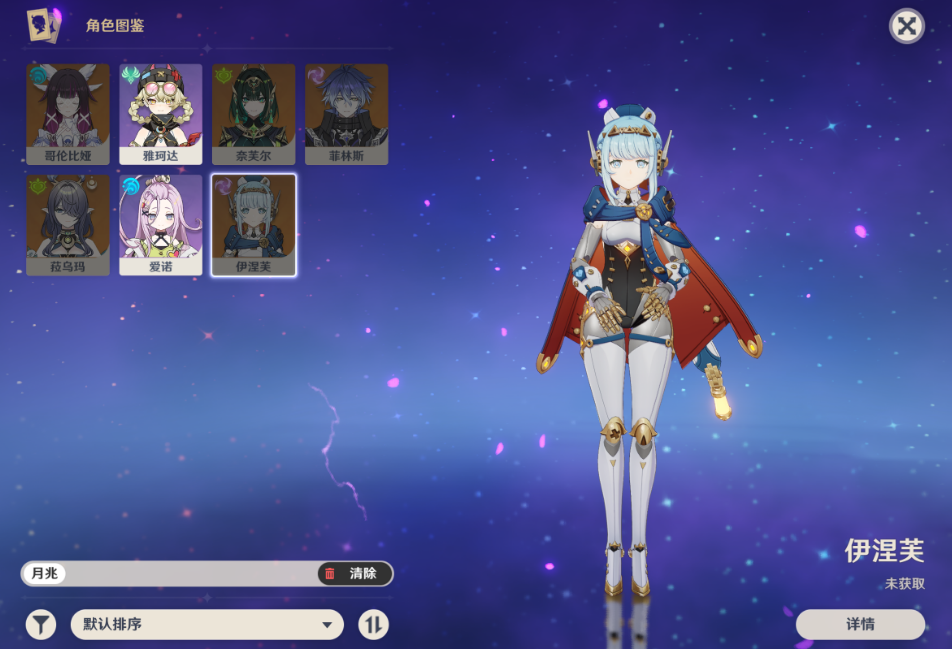Choose the 雅珂达 character card

pos(161,114)
